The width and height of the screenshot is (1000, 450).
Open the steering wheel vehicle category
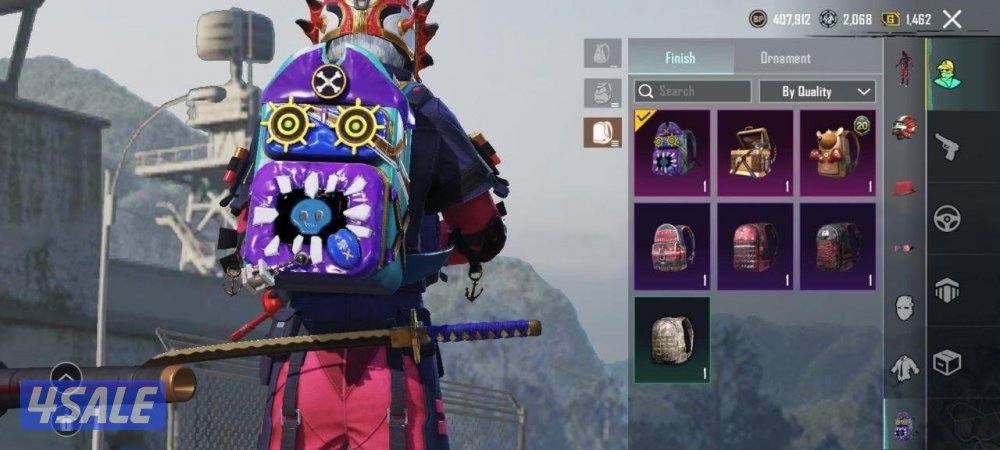point(946,219)
